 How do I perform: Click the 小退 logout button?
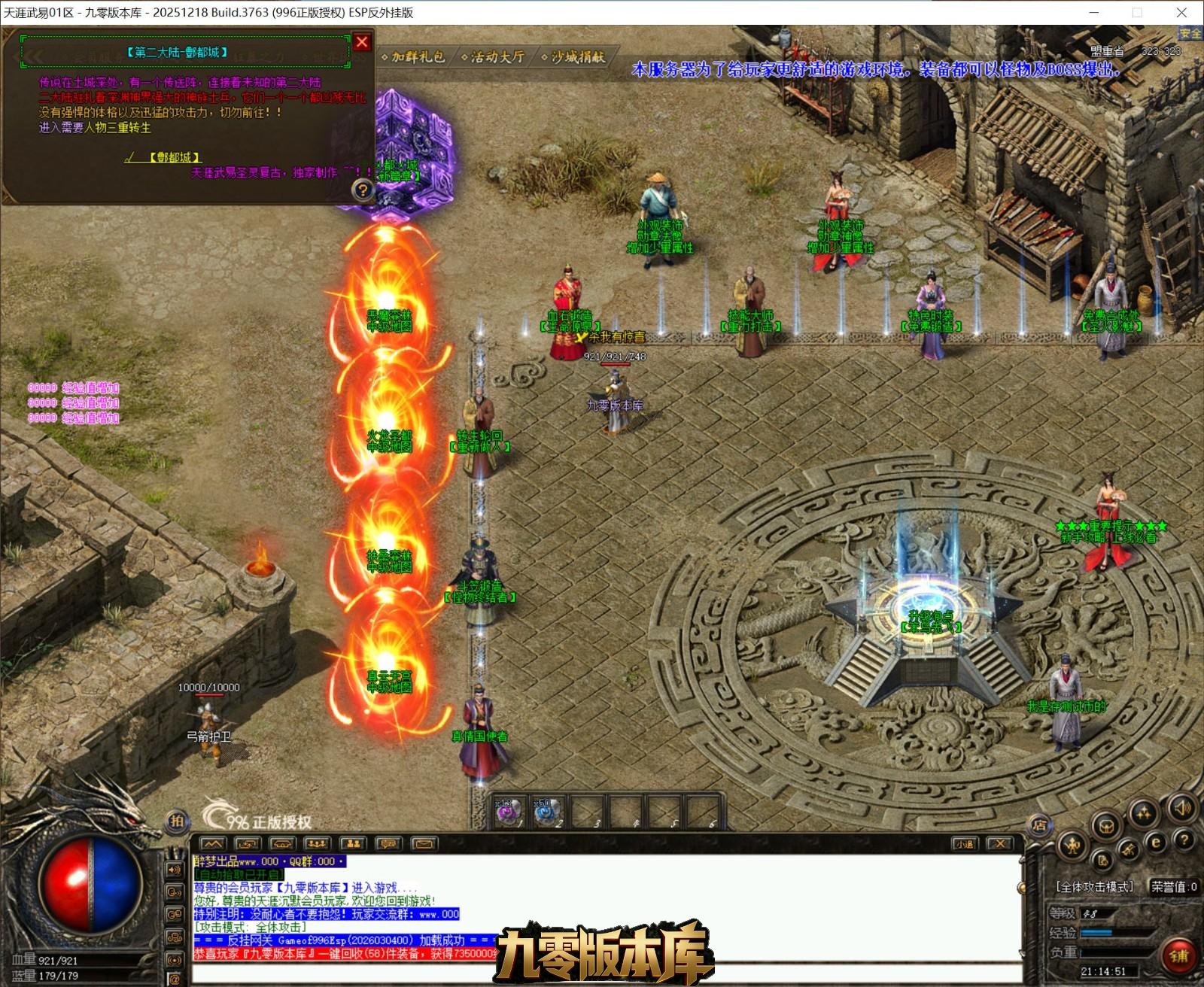965,844
